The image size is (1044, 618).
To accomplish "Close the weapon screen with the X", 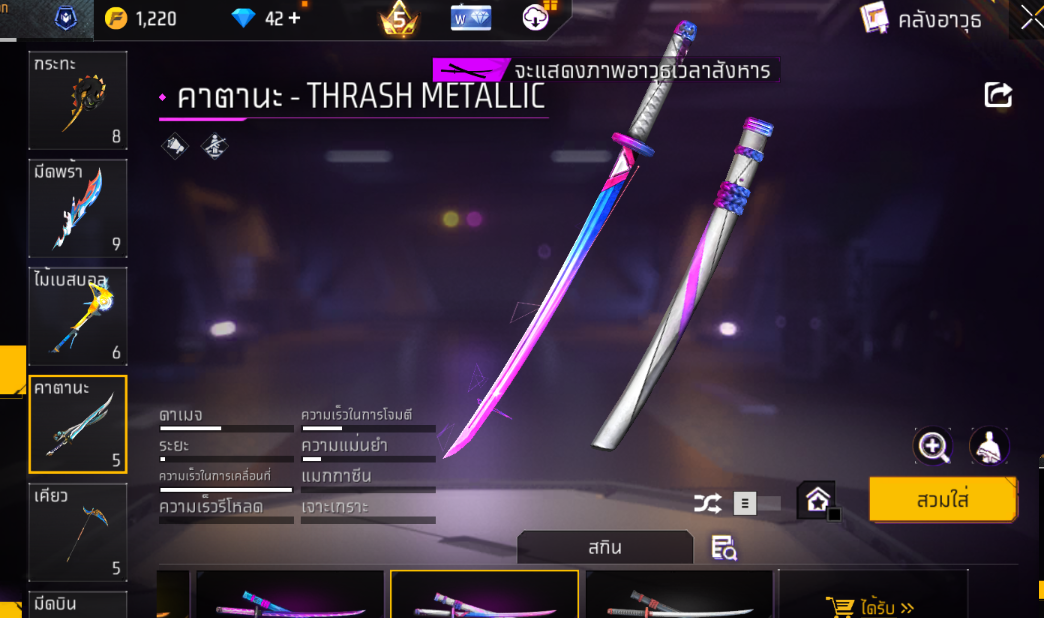I will click(x=1031, y=18).
